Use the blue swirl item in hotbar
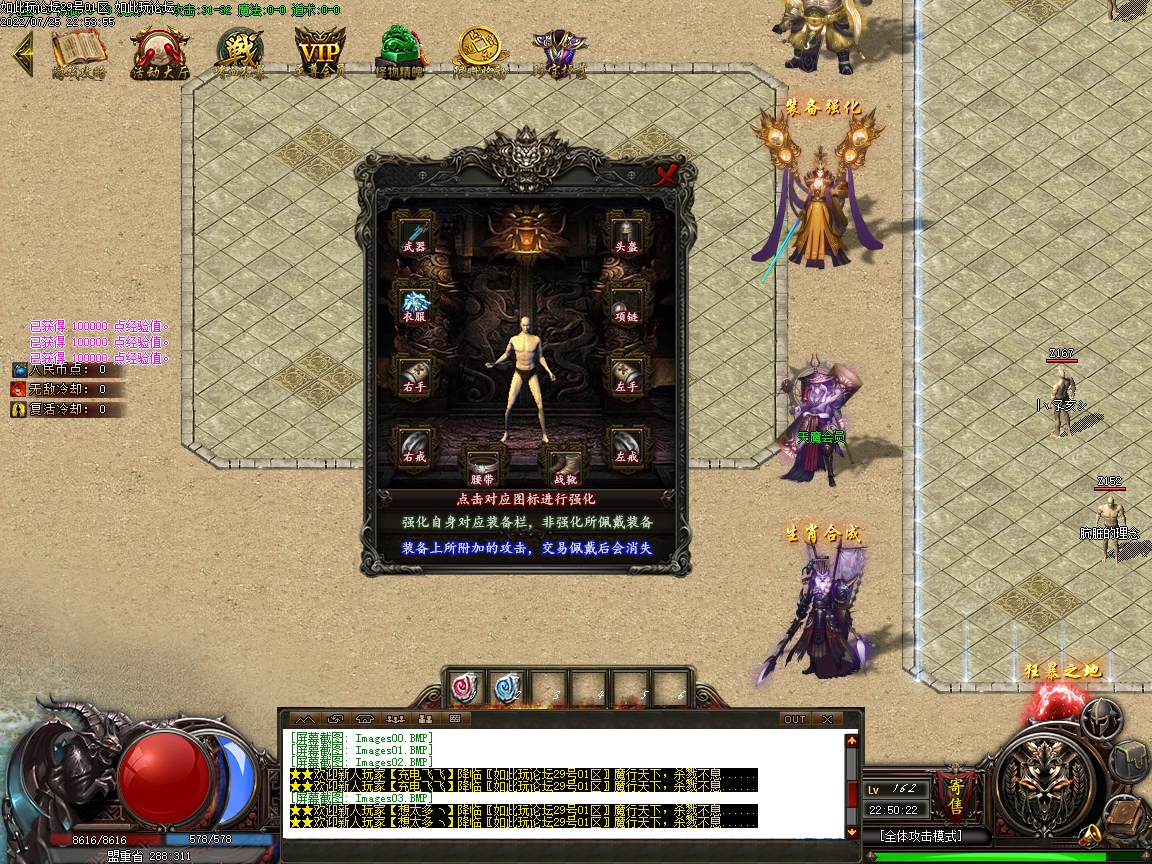Screen dimensions: 1152x864 tap(508, 687)
